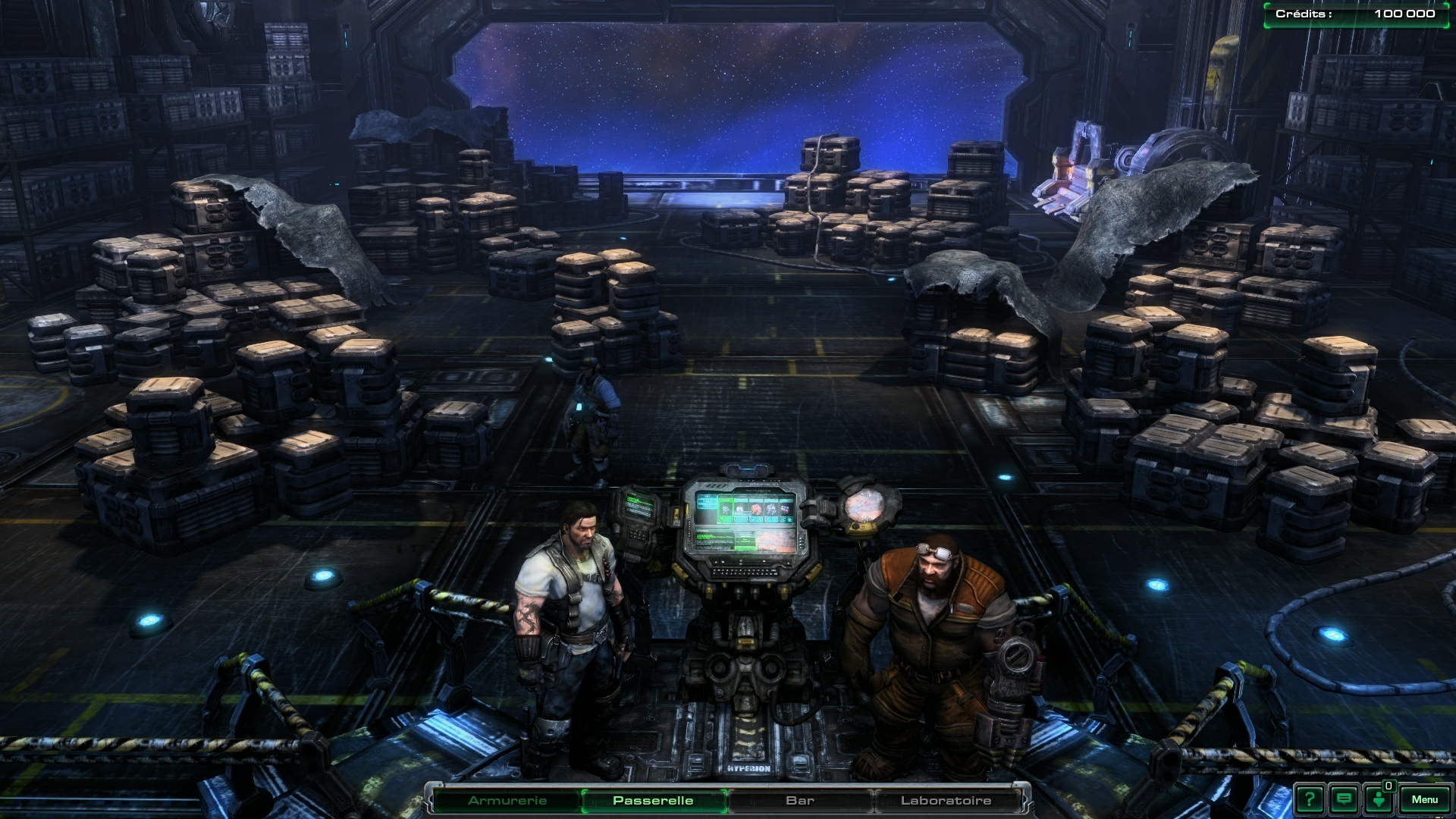Switch to the Passerelle tab
Viewport: 1456px width, 819px height.
tap(653, 801)
